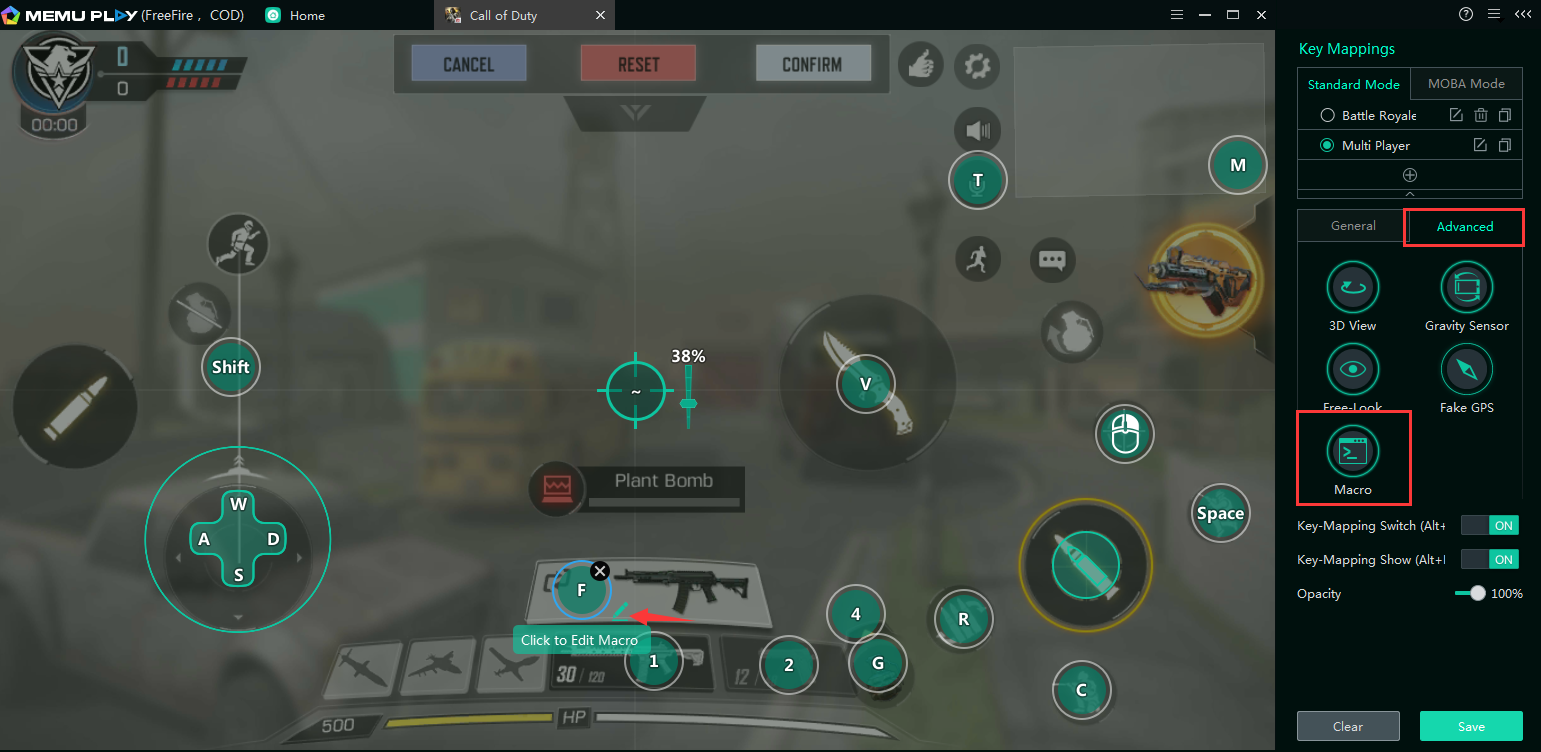Toggle the speaker sound icon
The width and height of the screenshot is (1541, 752).
click(x=977, y=130)
